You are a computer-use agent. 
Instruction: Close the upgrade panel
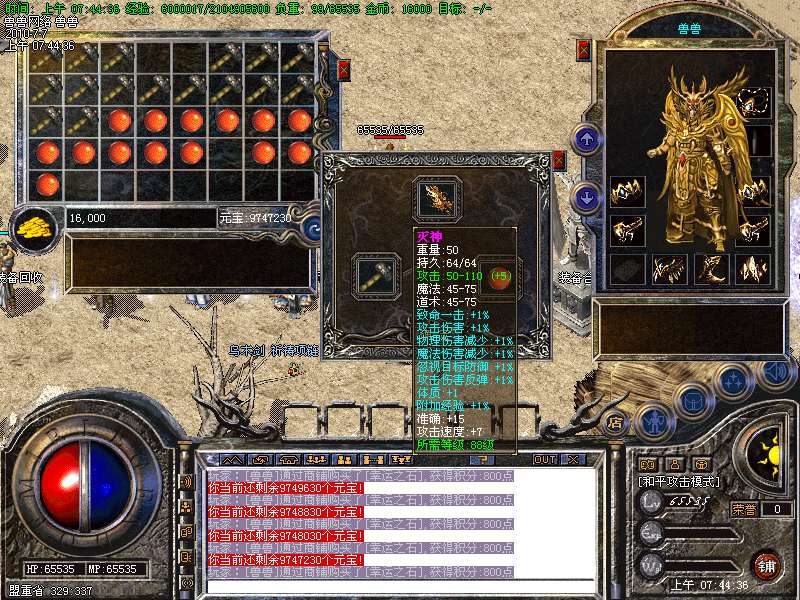coord(559,160)
